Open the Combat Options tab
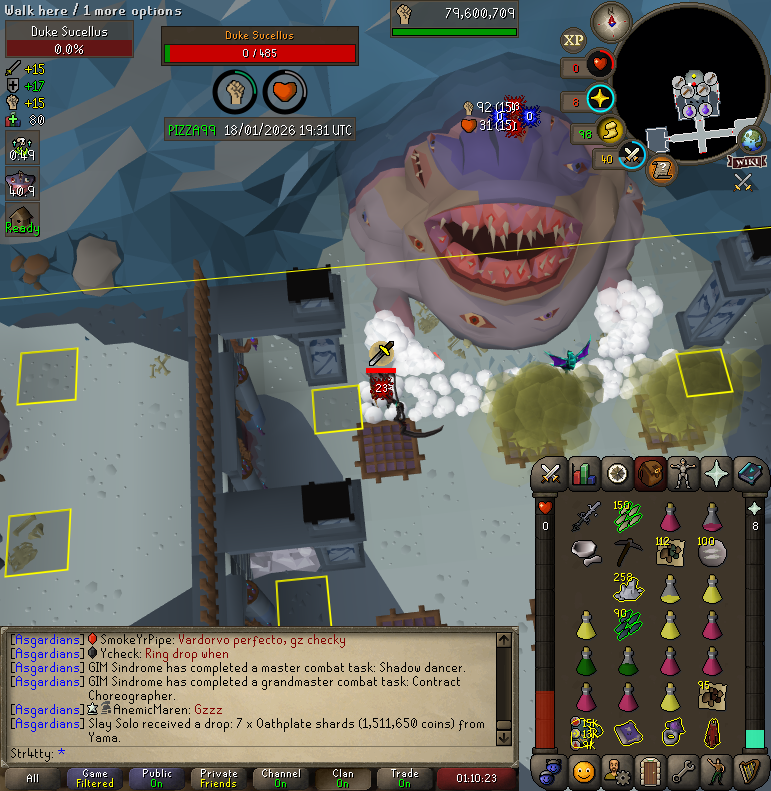 (x=549, y=473)
